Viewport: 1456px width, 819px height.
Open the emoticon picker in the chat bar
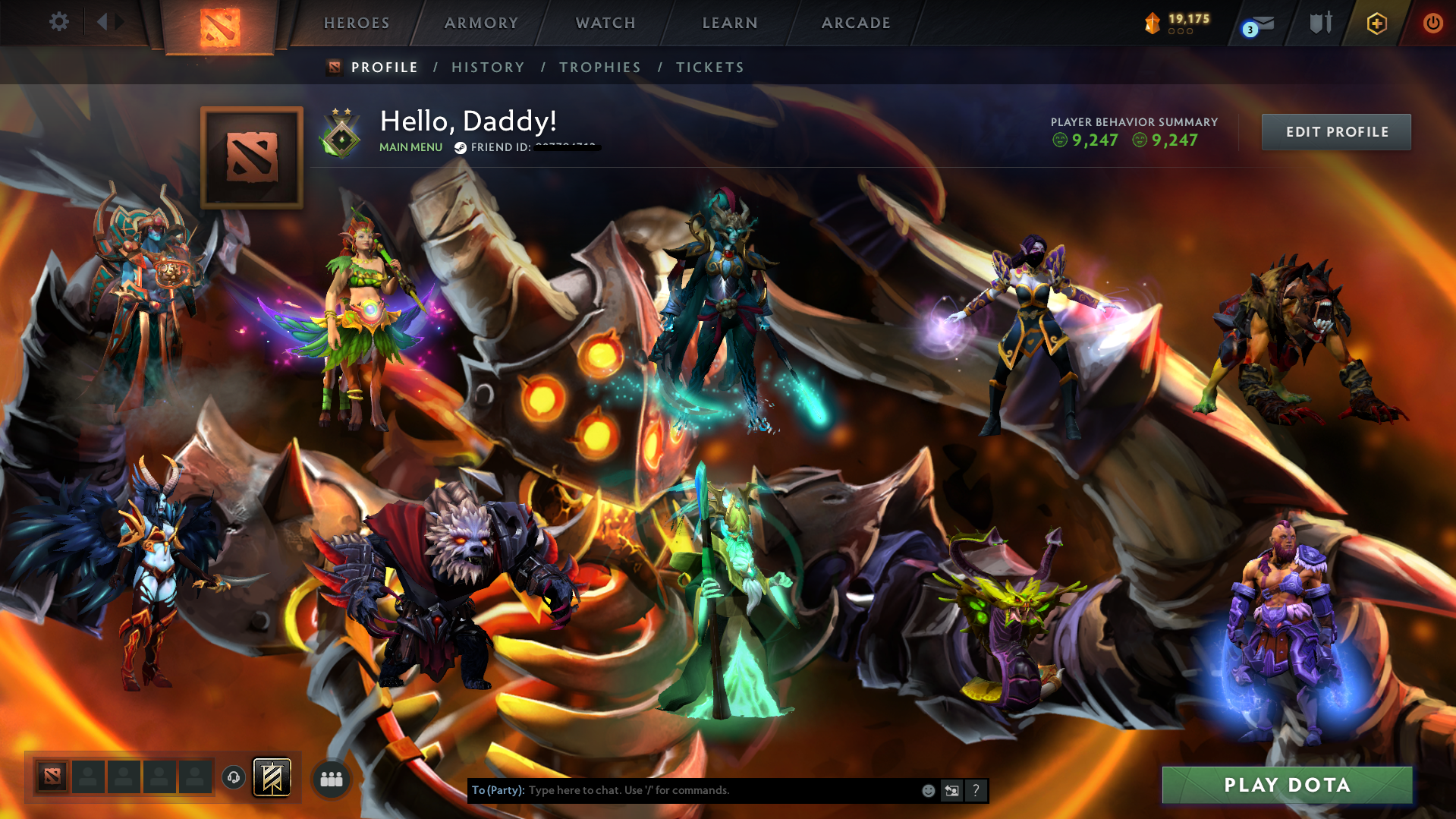(x=927, y=790)
